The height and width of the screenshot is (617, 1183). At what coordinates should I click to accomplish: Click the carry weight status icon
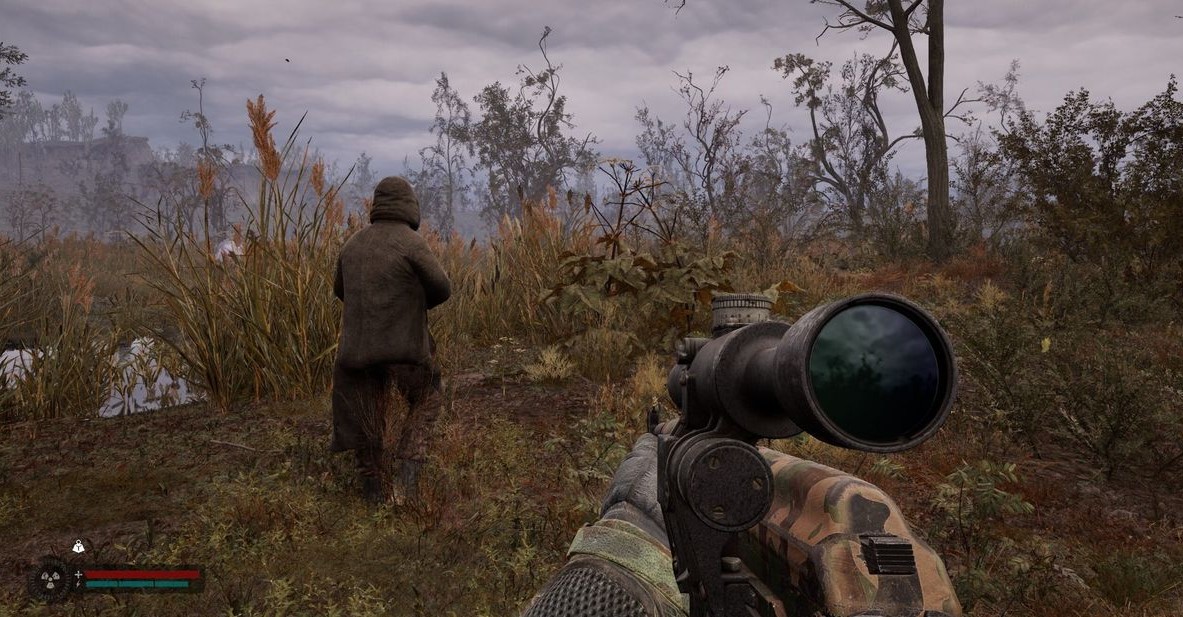pos(77,547)
